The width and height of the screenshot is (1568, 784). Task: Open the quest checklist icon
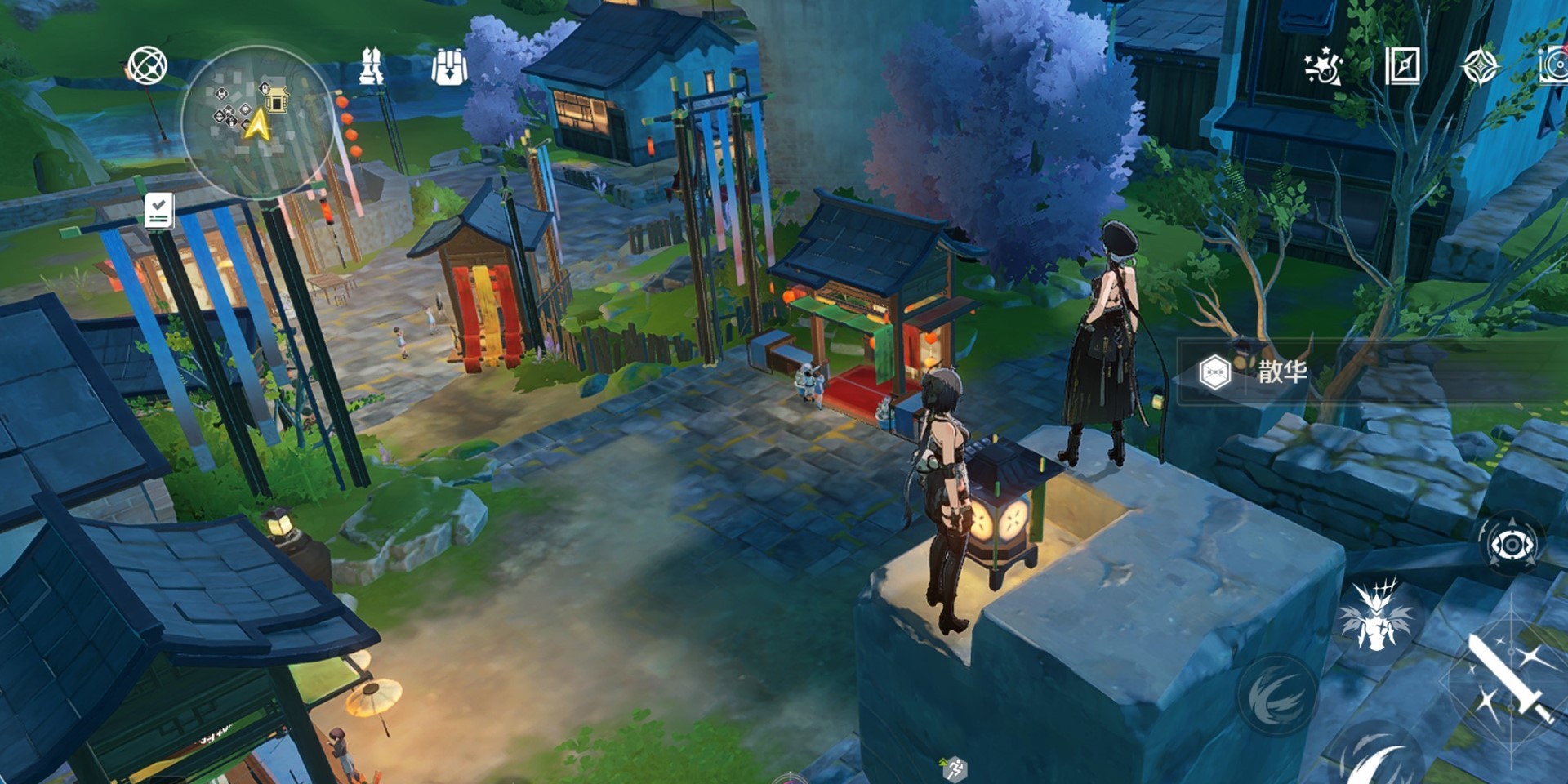[158, 211]
